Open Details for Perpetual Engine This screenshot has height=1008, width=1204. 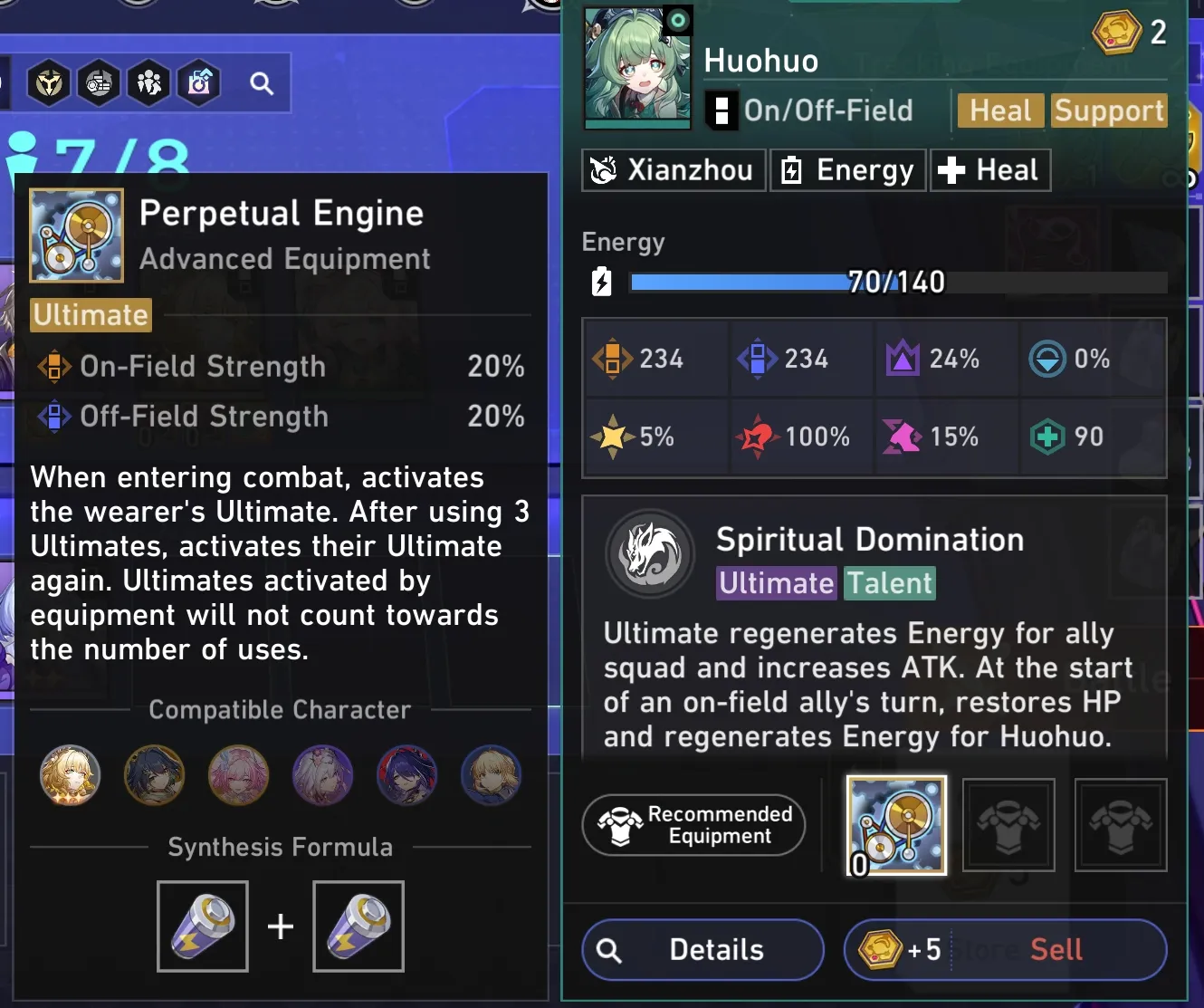[702, 949]
